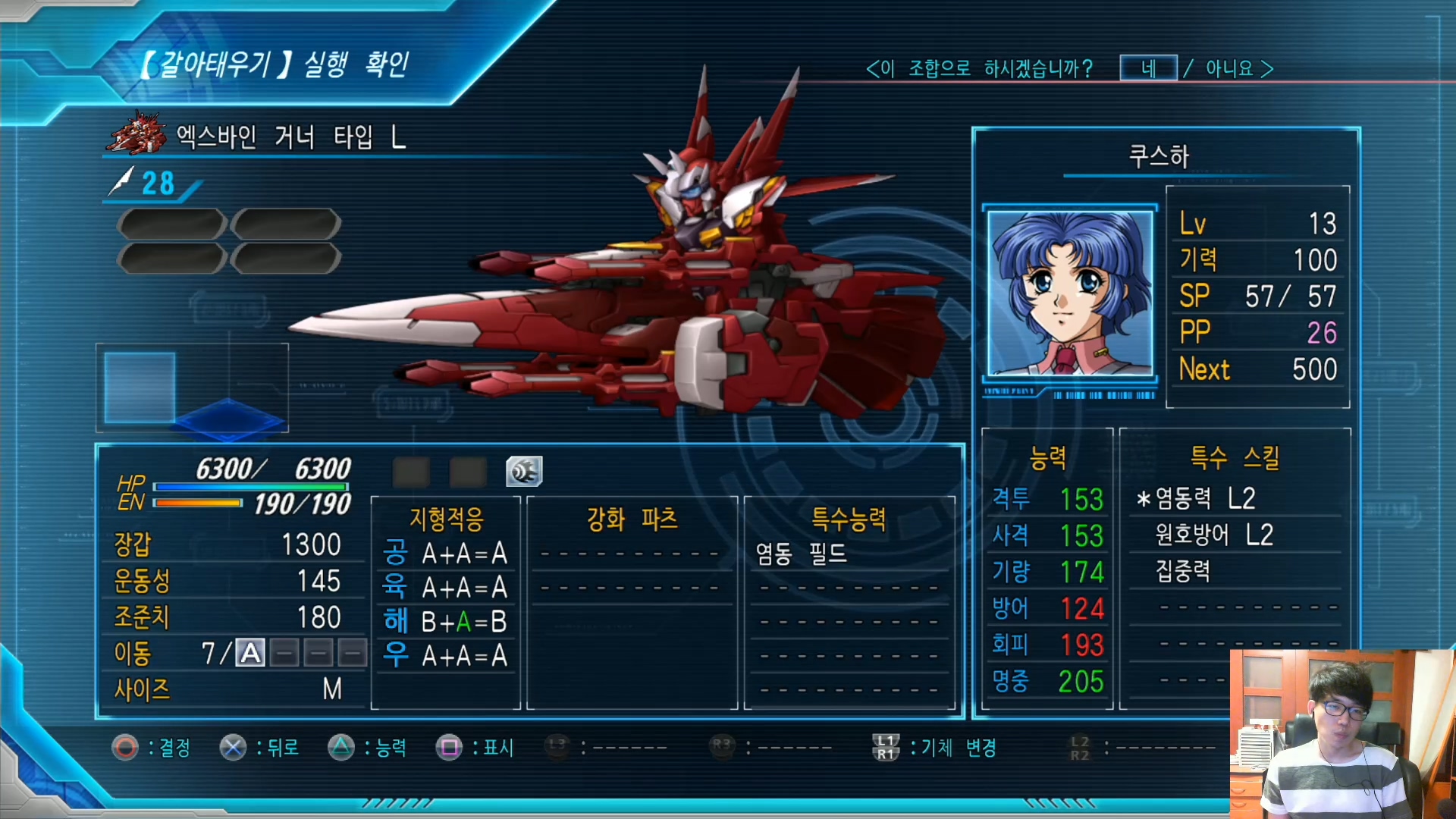
Task: Open the 지형적응 terrain panel
Action: click(446, 519)
